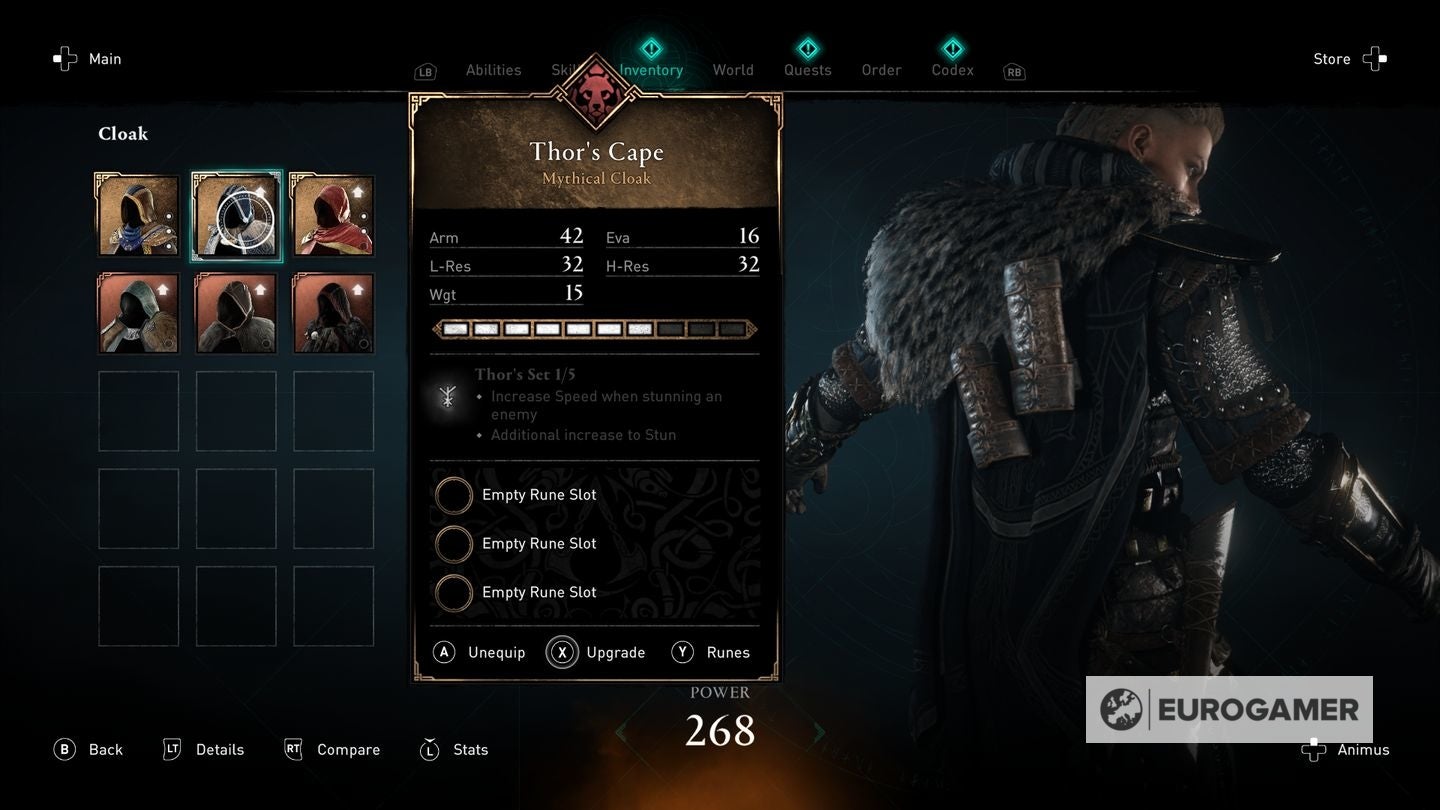Open the Runes option
This screenshot has height=810, width=1440.
click(712, 652)
